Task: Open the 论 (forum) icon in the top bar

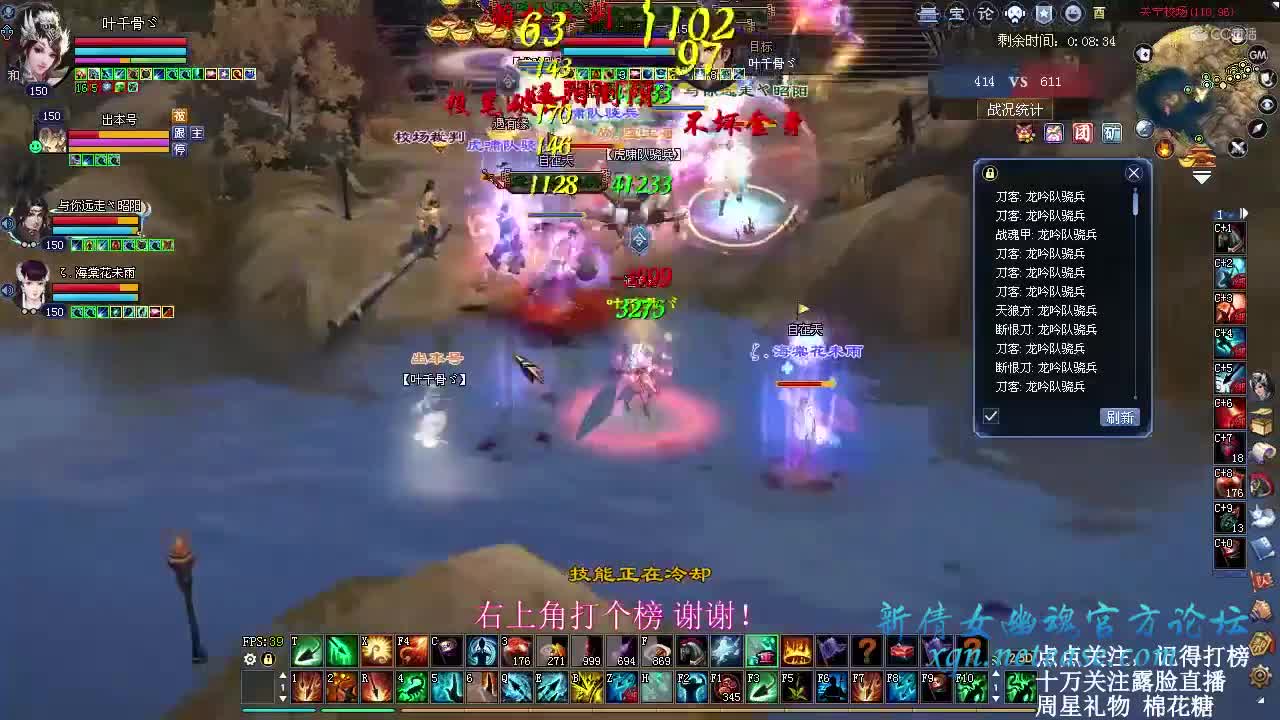Action: click(986, 13)
